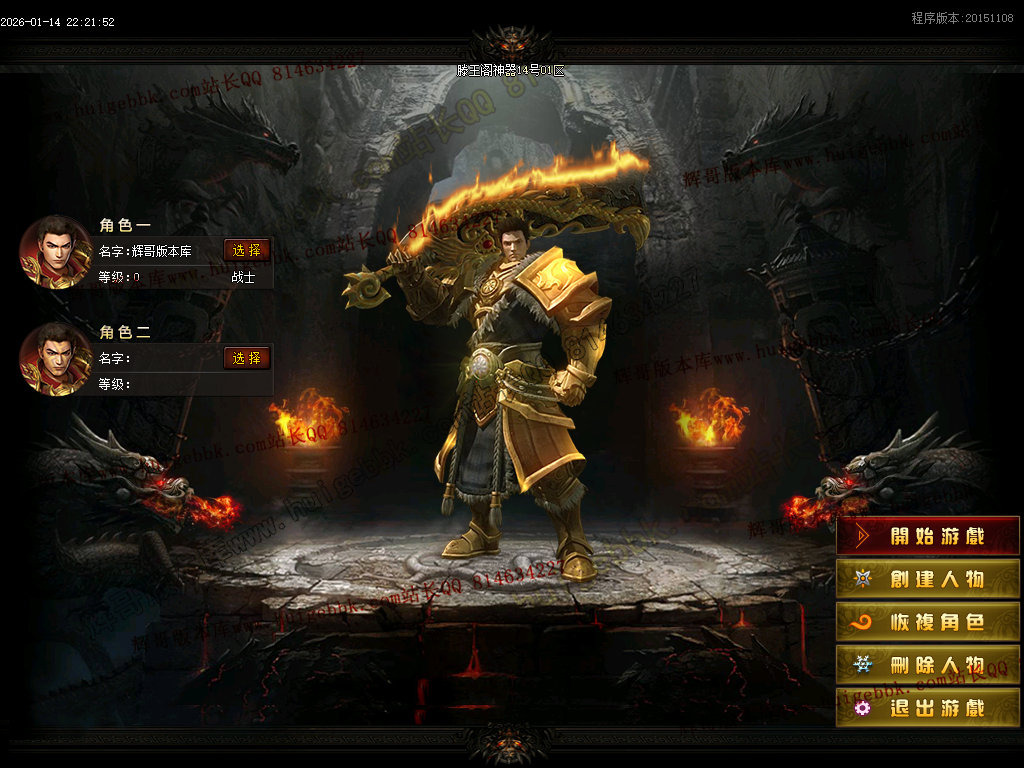Image resolution: width=1024 pixels, height=768 pixels.
Task: Click the 角色一 warrior portrait
Action: 56,251
